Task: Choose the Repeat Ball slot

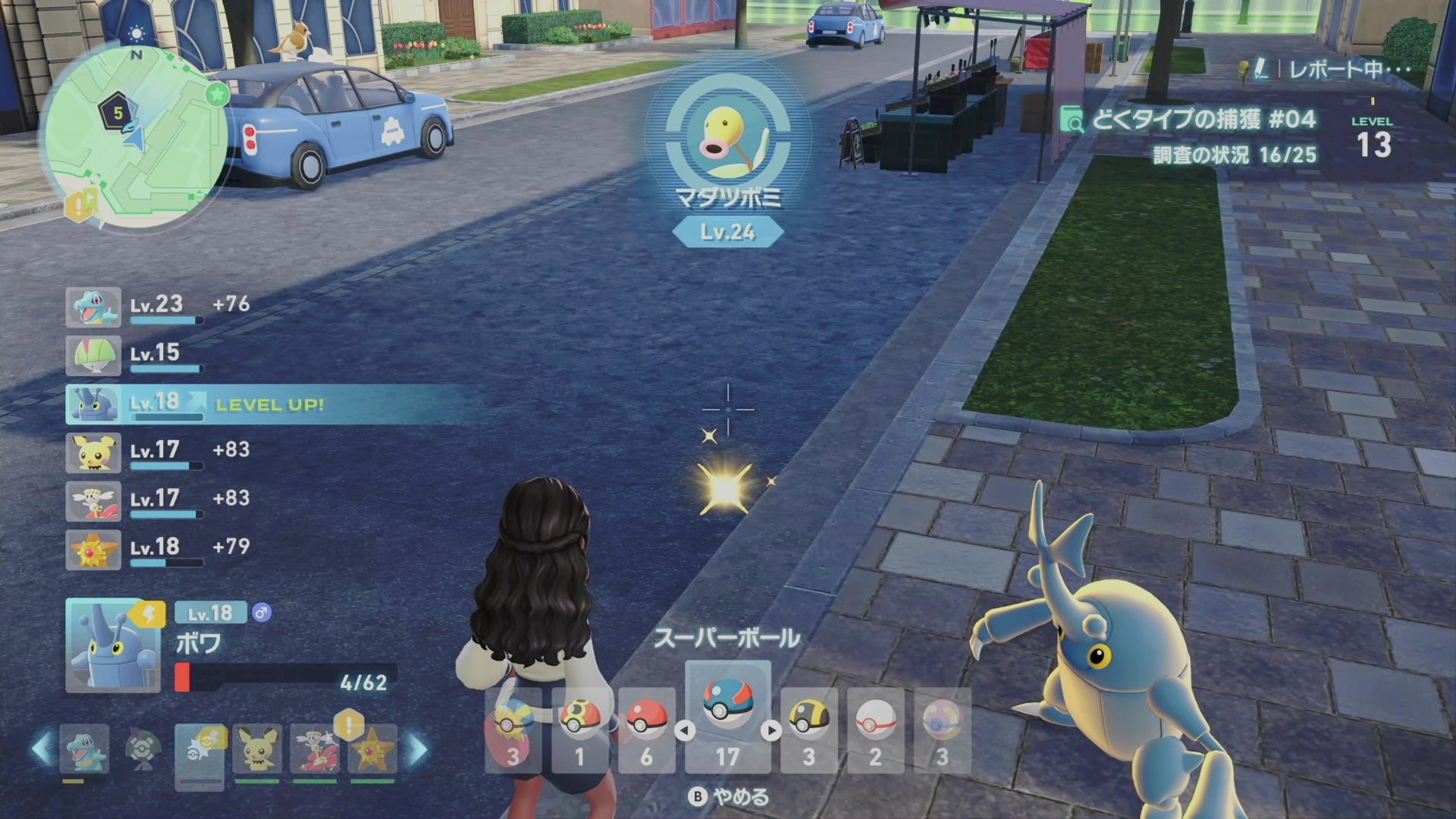Action: tap(580, 730)
